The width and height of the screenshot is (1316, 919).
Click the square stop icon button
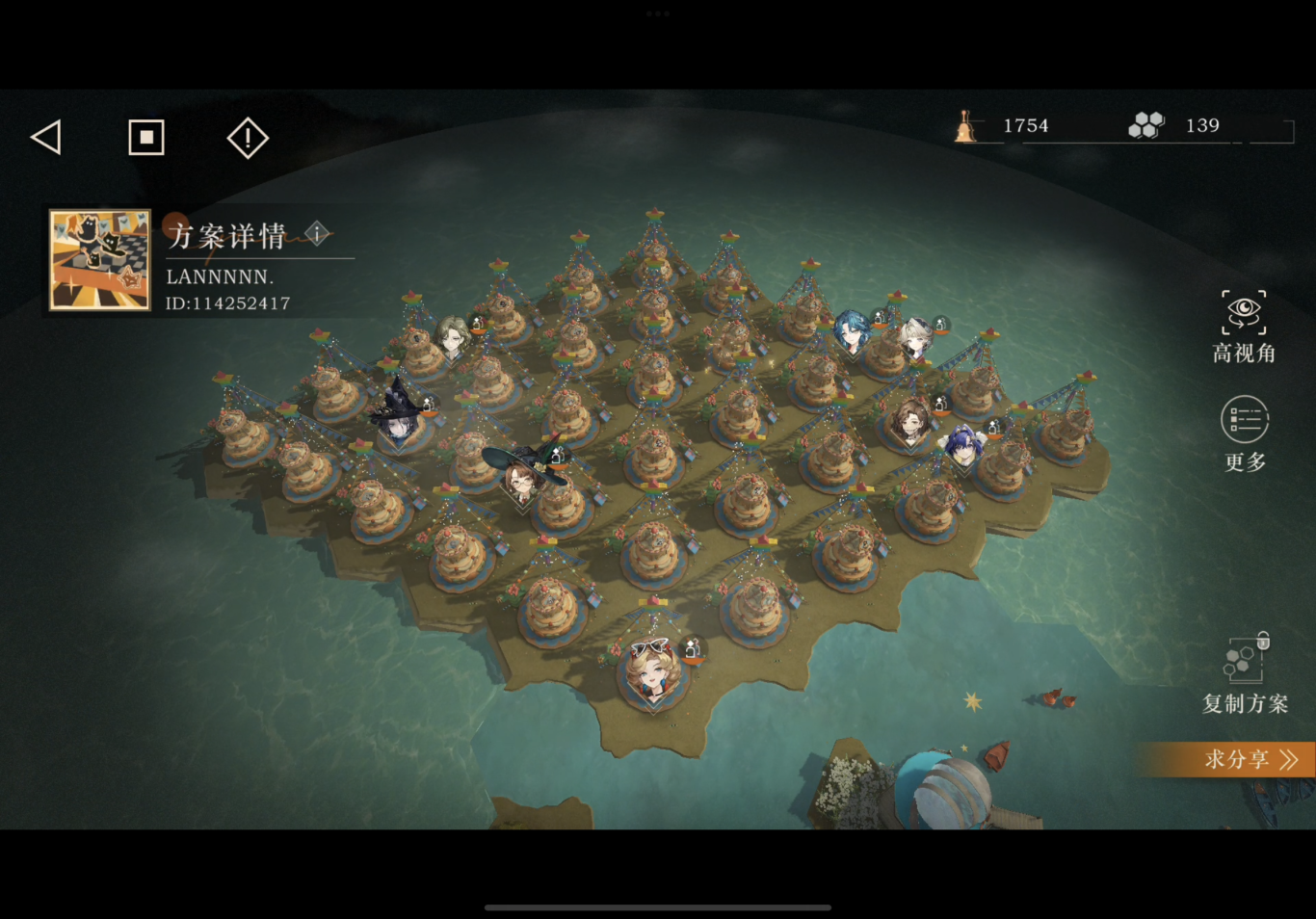click(146, 138)
